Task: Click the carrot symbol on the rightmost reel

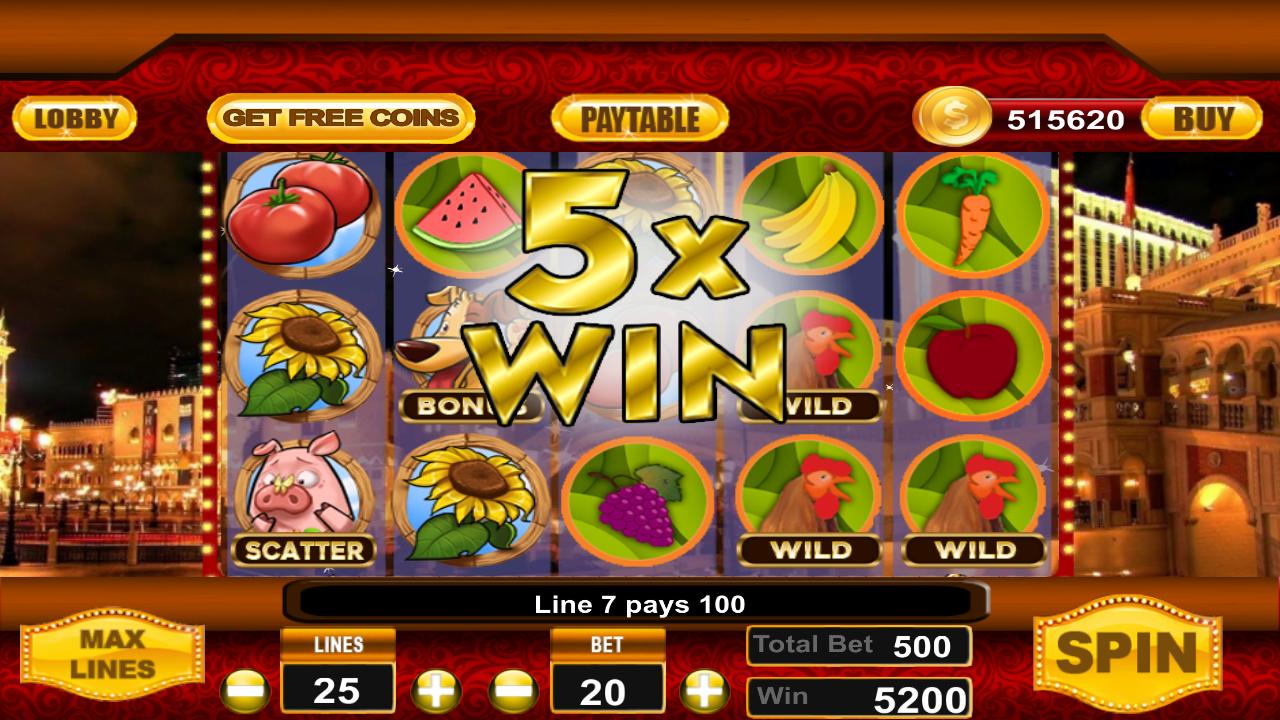Action: (975, 215)
